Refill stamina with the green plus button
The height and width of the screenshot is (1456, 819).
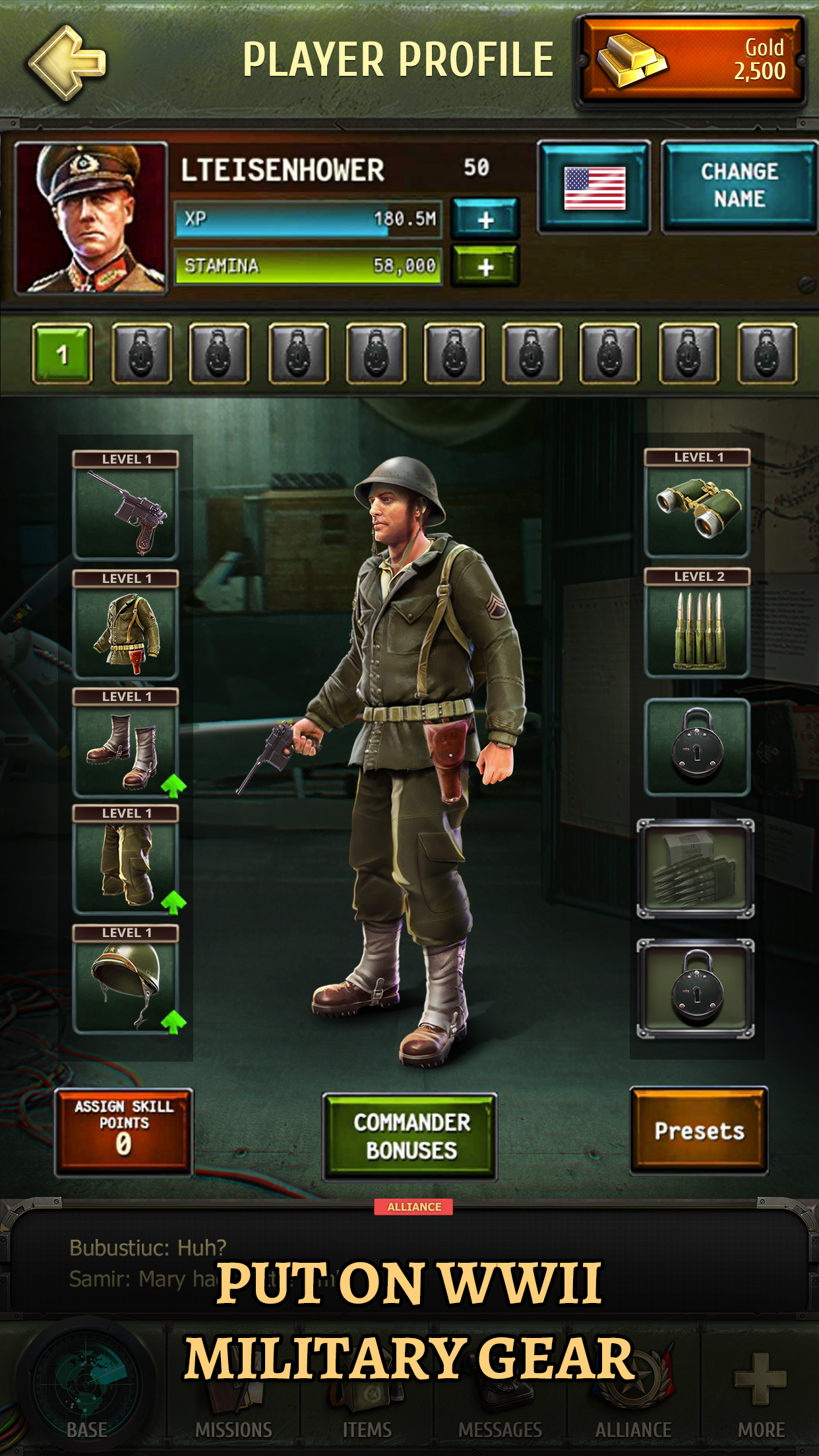coord(485,266)
